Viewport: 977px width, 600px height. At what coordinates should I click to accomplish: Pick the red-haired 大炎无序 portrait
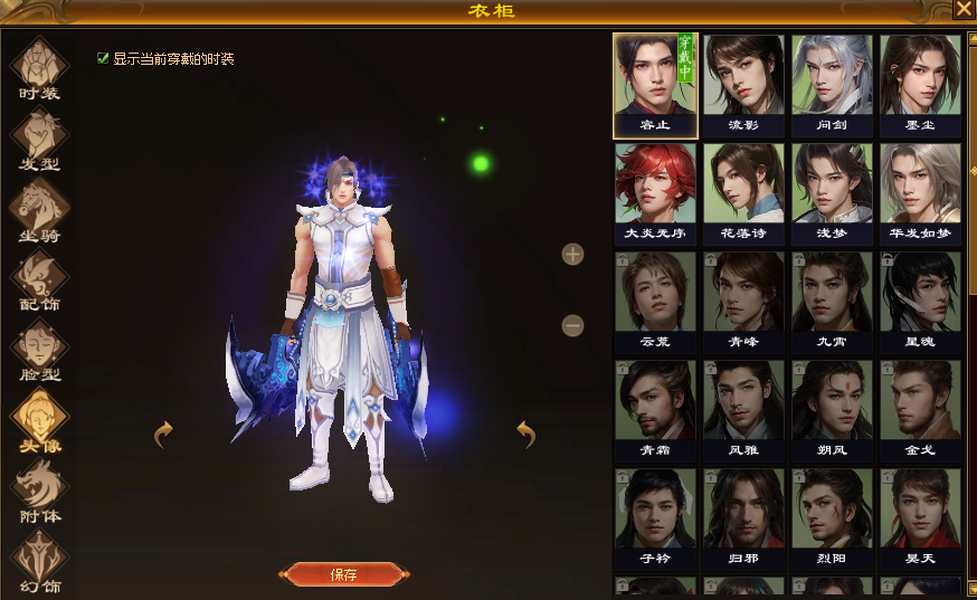point(655,193)
